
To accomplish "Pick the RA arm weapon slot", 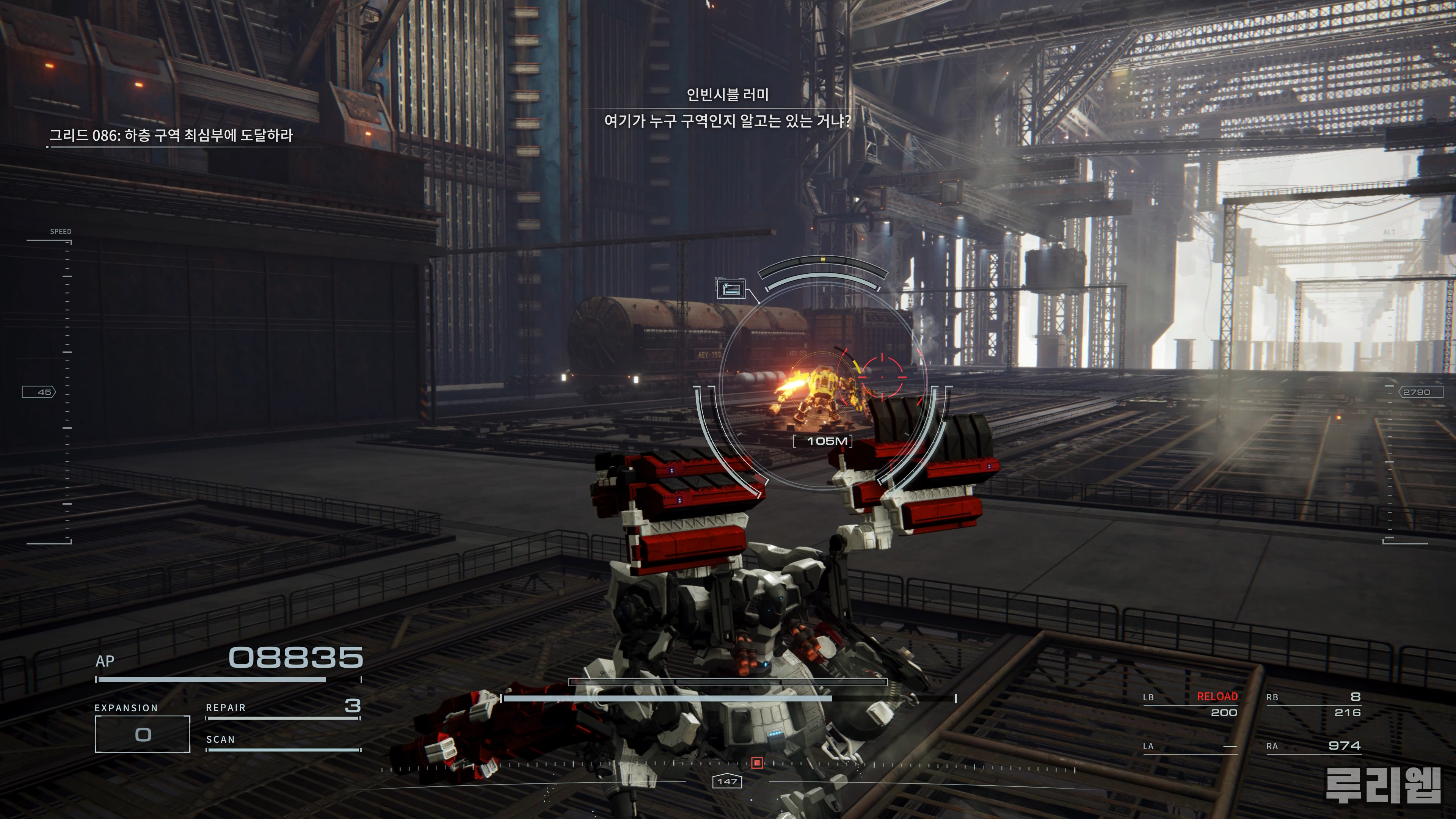I will (x=1313, y=746).
